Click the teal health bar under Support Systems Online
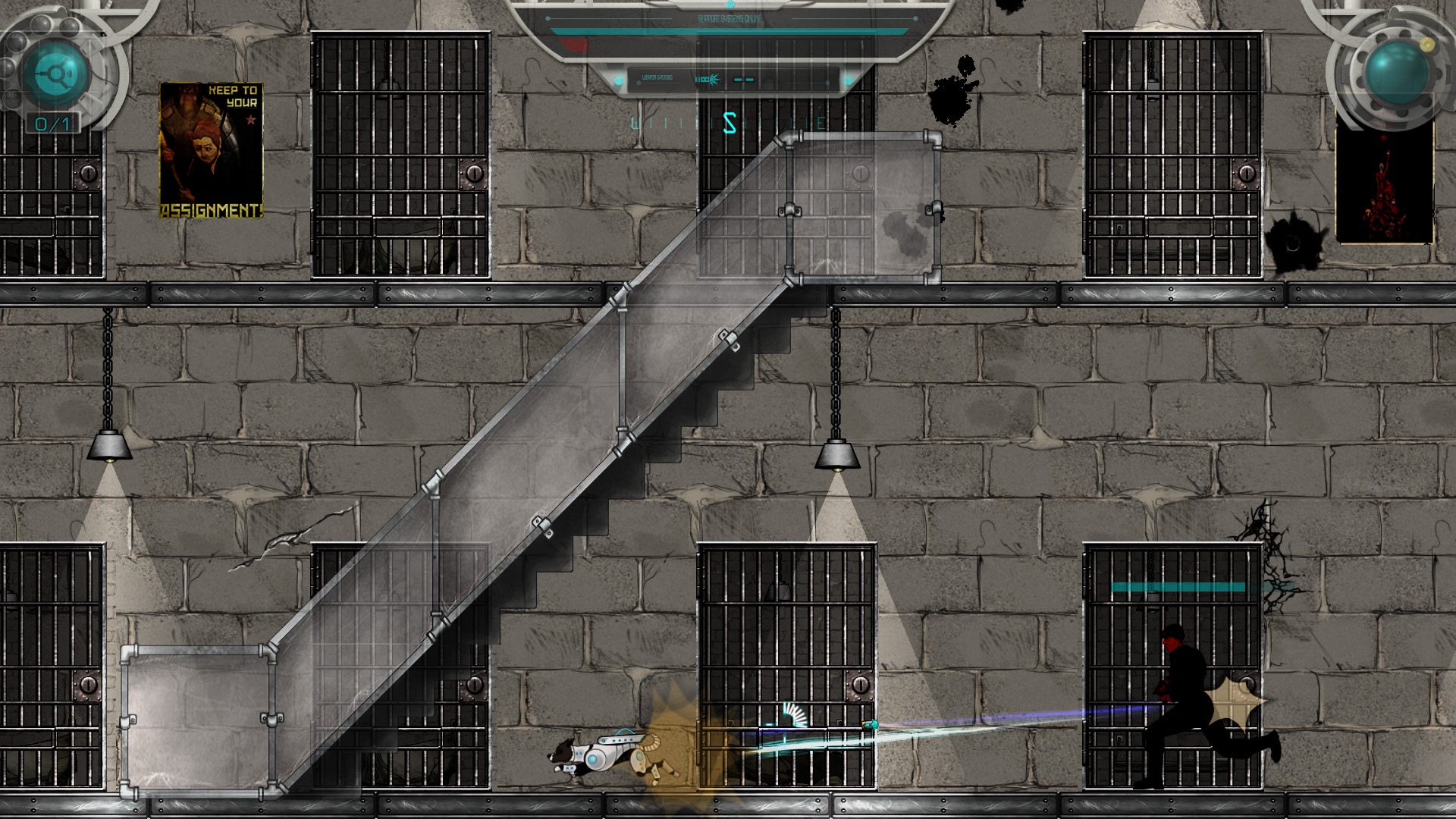This screenshot has width=1456, height=819. (x=728, y=32)
